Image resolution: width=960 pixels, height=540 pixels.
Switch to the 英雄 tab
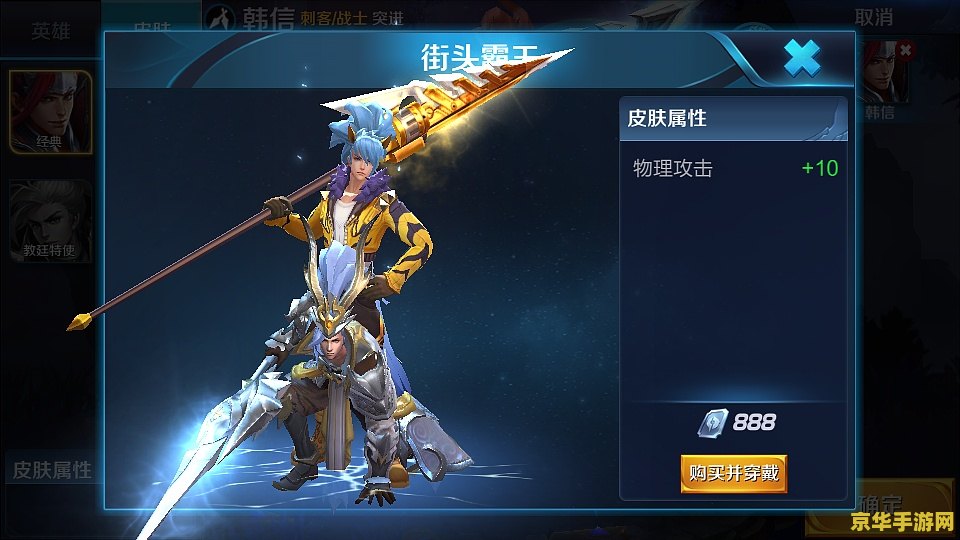pyautogui.click(x=51, y=30)
